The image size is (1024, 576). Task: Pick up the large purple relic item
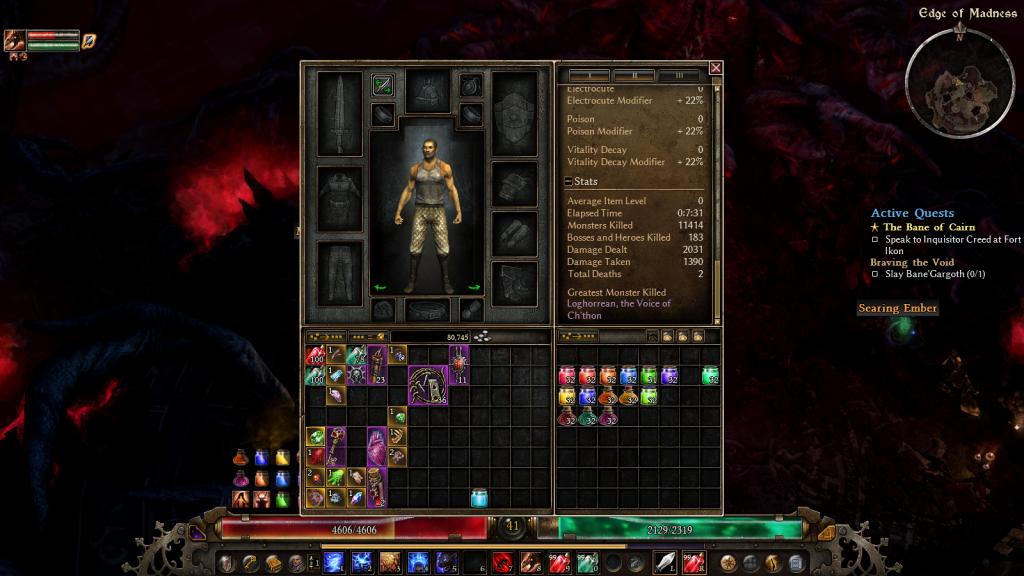pyautogui.click(x=428, y=385)
